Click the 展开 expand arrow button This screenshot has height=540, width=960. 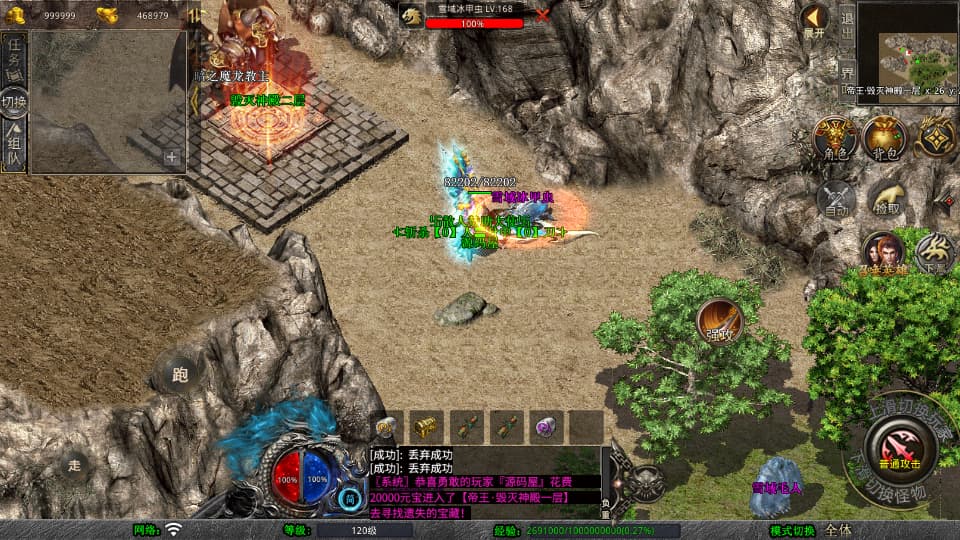[815, 19]
